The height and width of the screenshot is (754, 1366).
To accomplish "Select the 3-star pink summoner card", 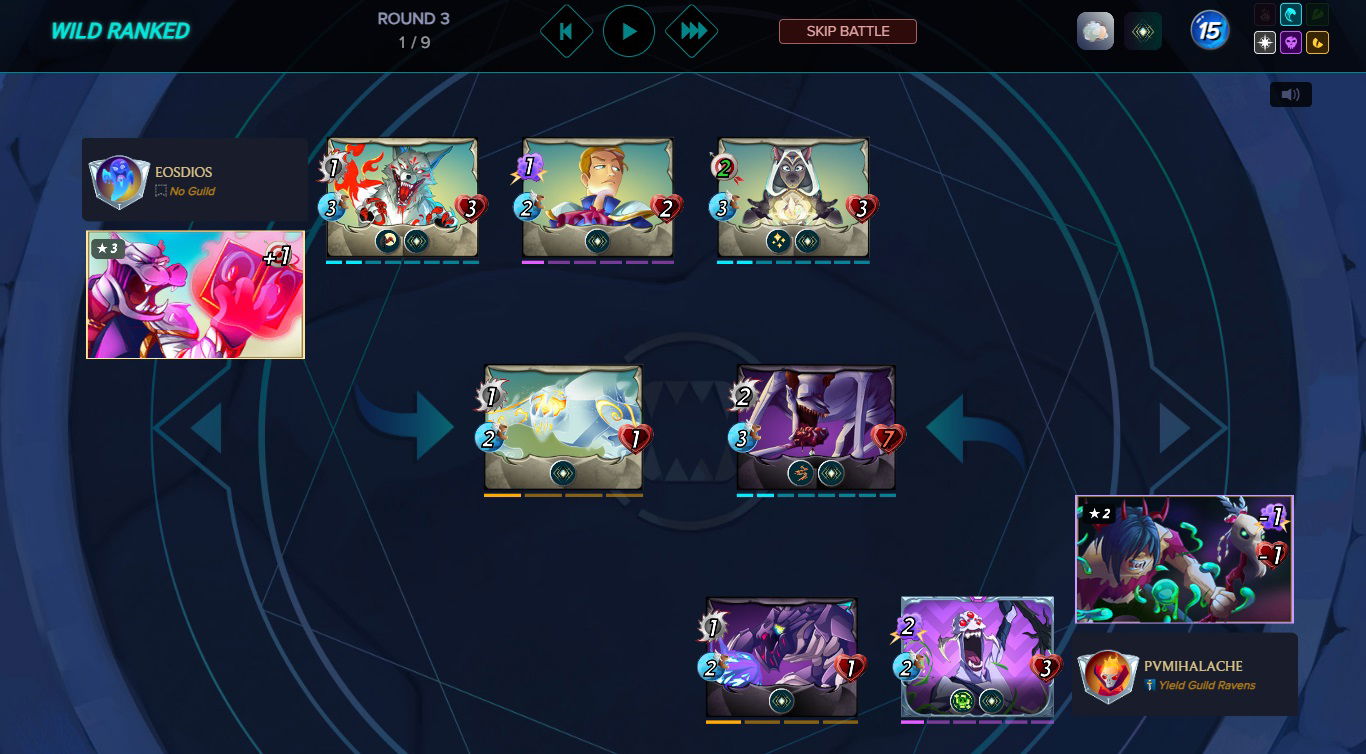I will [194, 293].
